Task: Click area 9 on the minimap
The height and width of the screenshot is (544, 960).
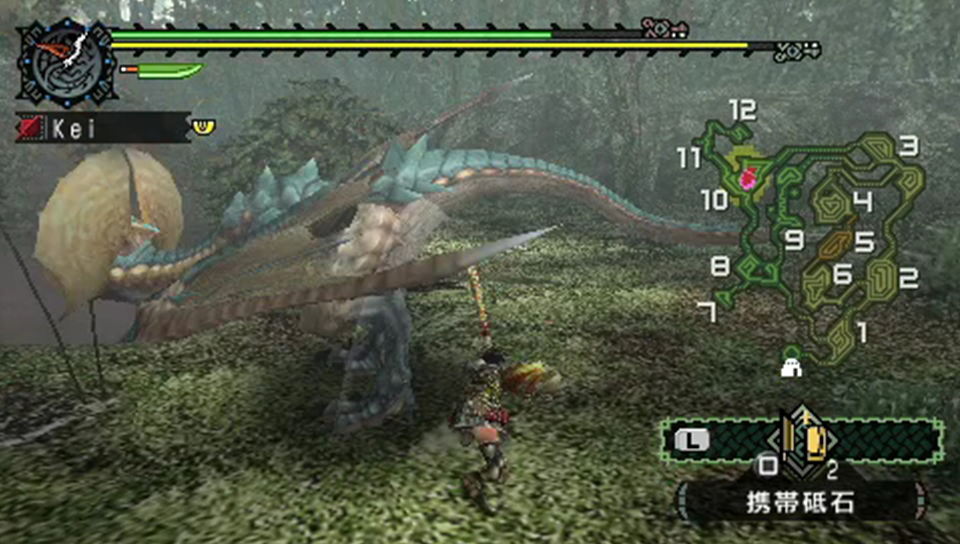Action: pos(794,240)
